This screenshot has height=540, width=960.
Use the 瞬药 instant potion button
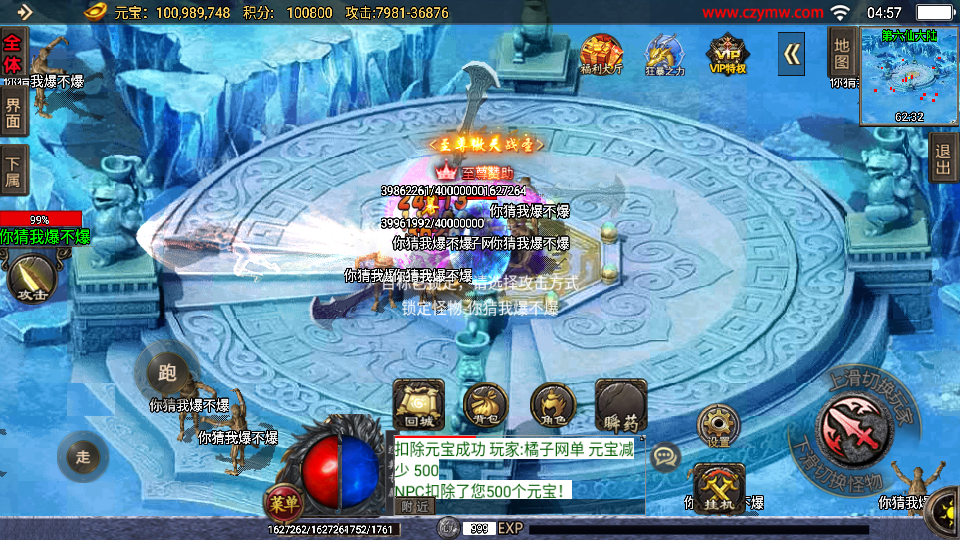621,405
